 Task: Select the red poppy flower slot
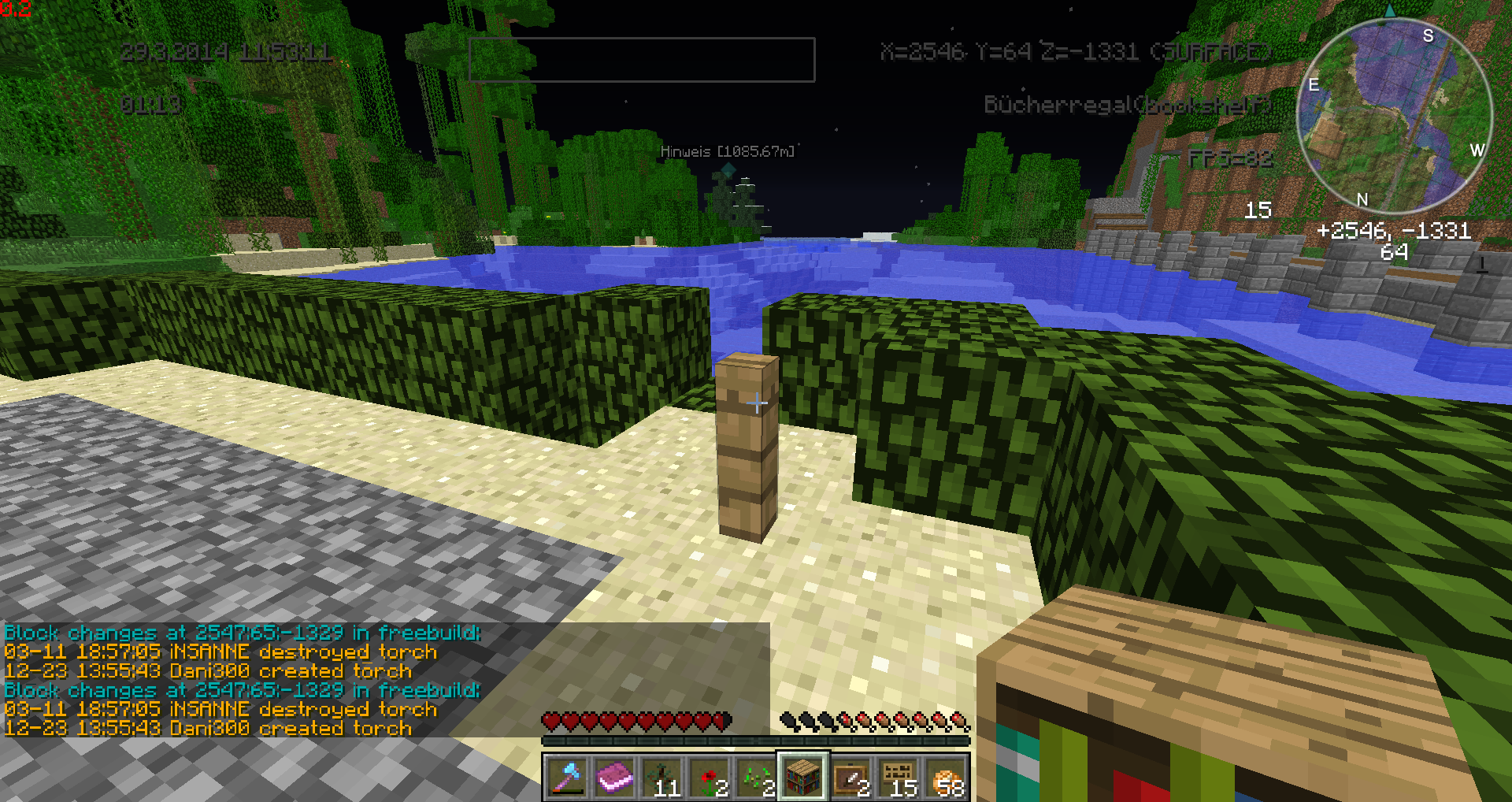709,776
